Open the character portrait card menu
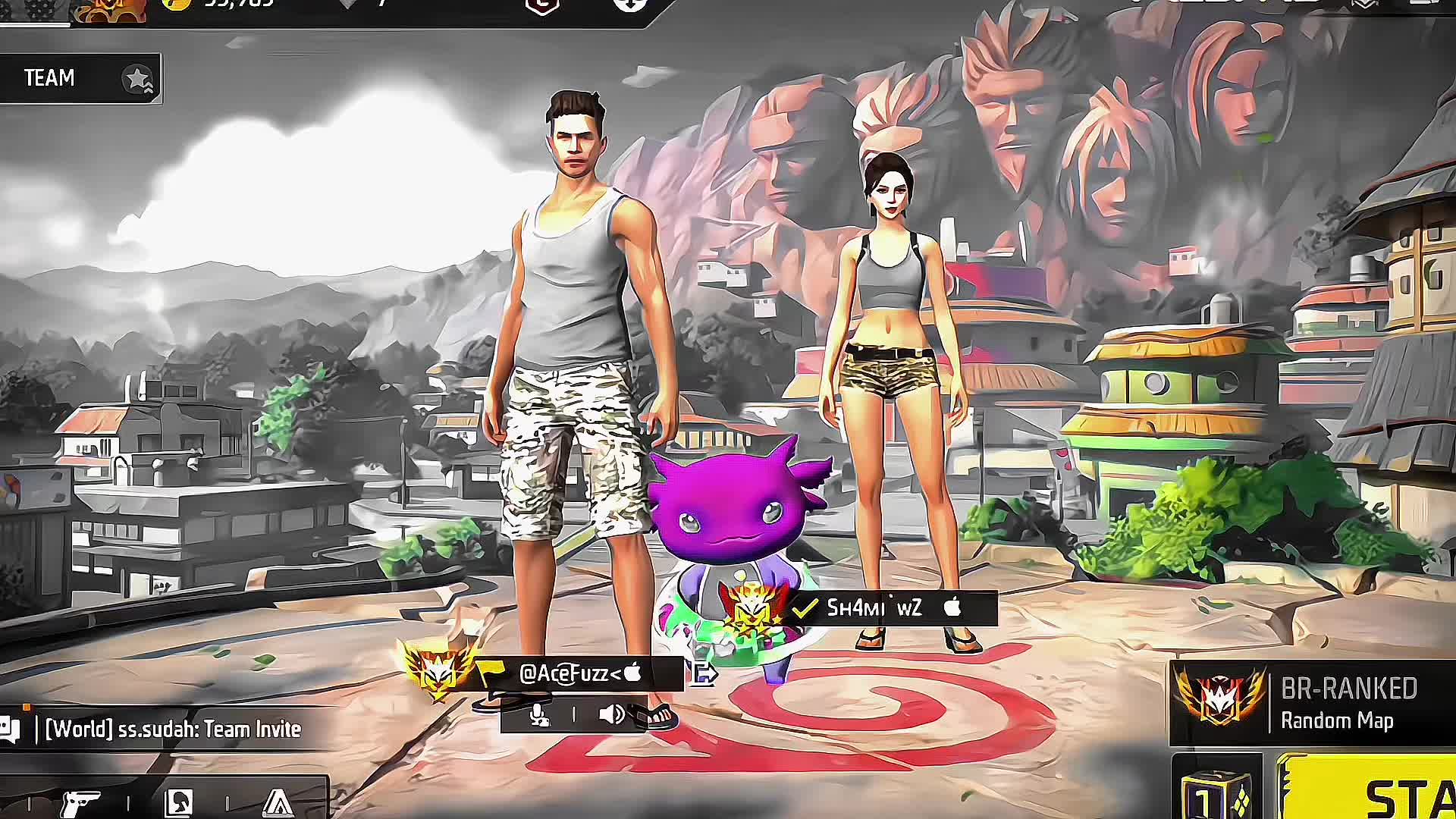1456x819 pixels. (180, 802)
